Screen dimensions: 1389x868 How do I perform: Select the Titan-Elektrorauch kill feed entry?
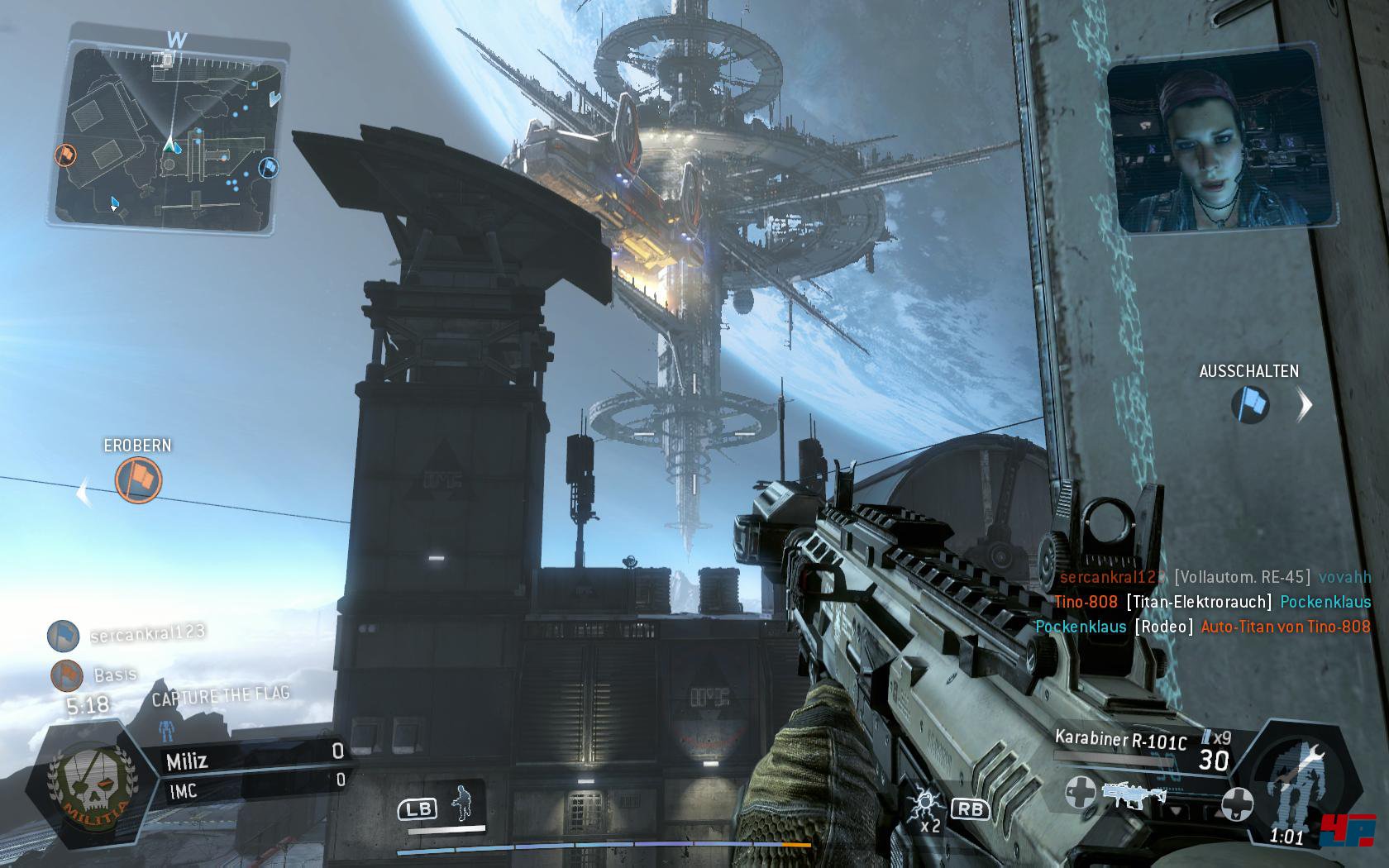click(1211, 602)
